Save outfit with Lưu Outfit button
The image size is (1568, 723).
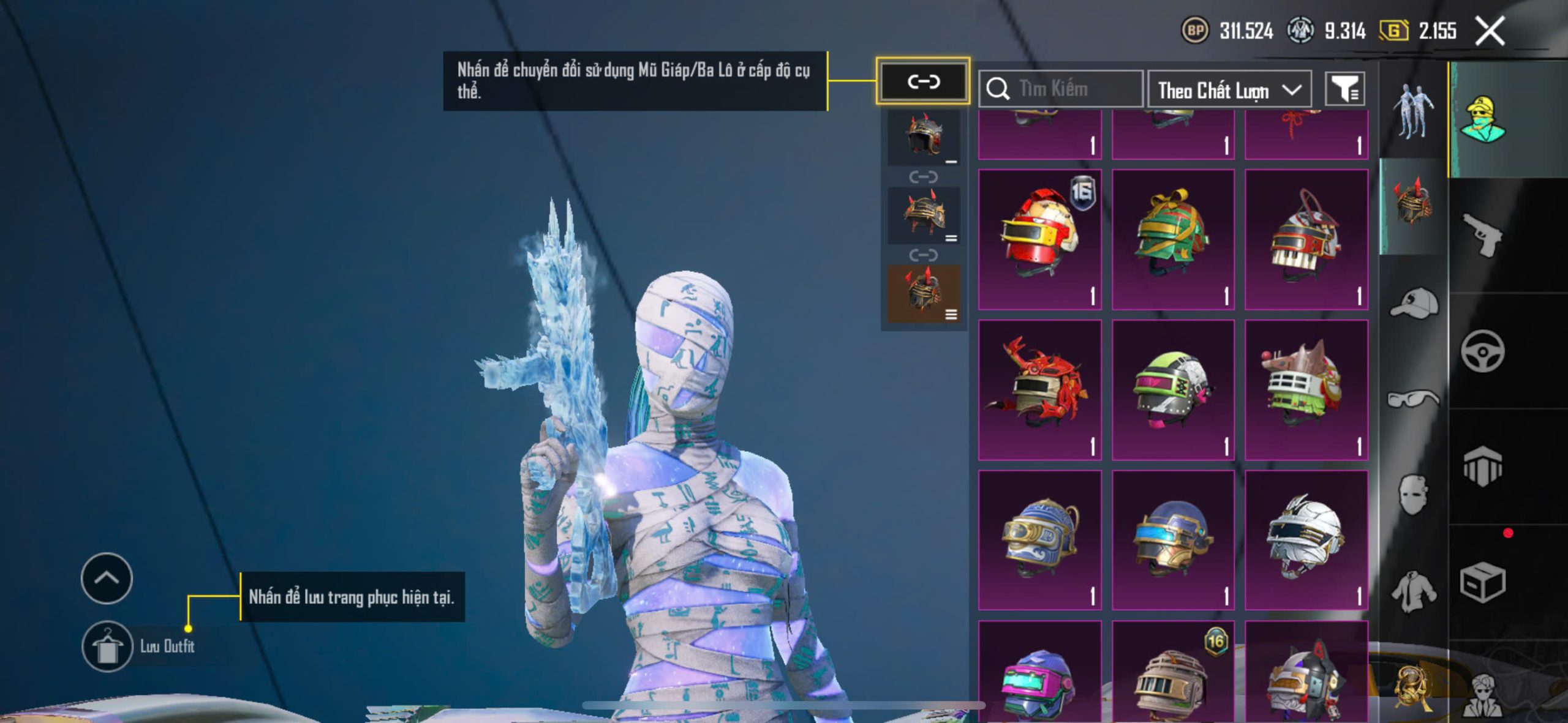pyautogui.click(x=108, y=646)
